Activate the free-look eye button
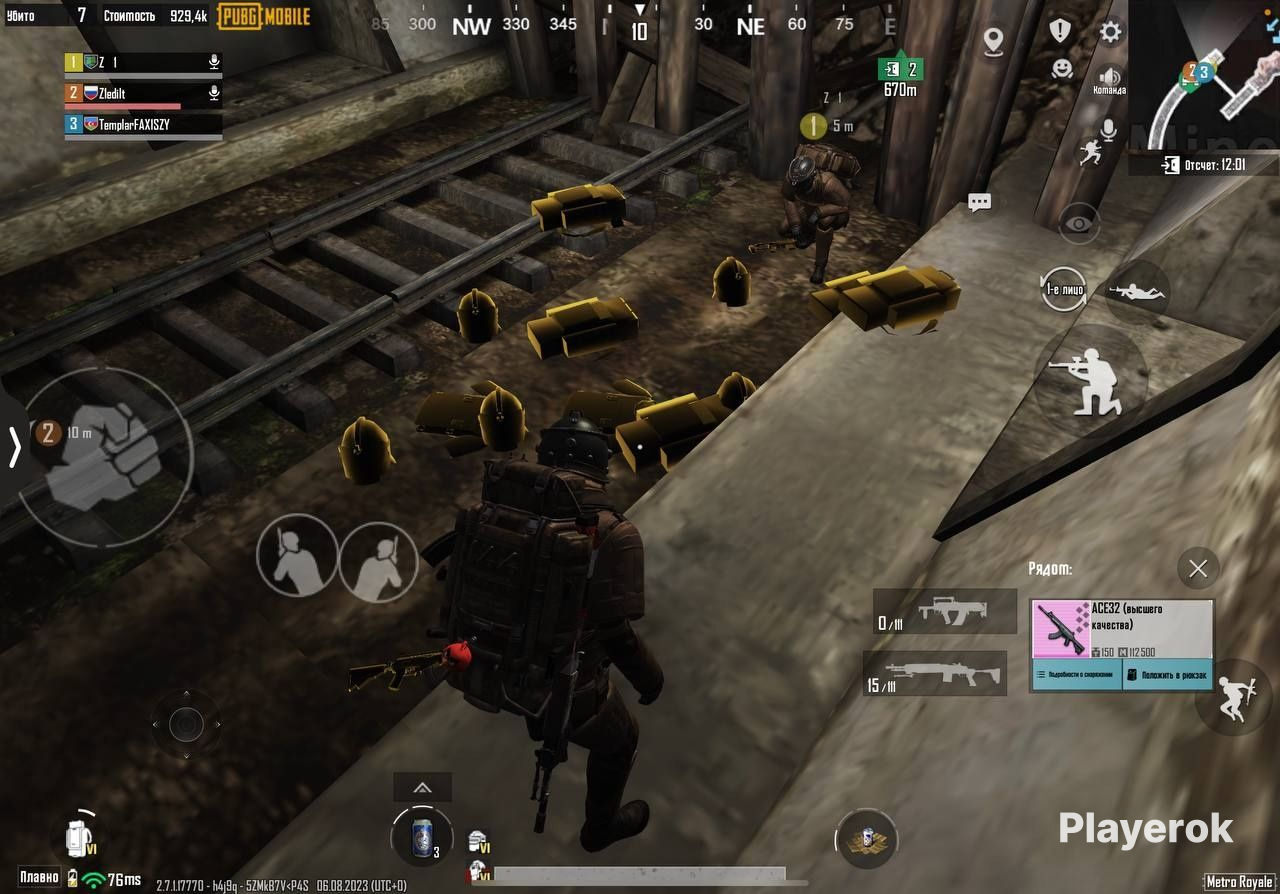Screen dimensions: 1280x894 tap(1079, 223)
